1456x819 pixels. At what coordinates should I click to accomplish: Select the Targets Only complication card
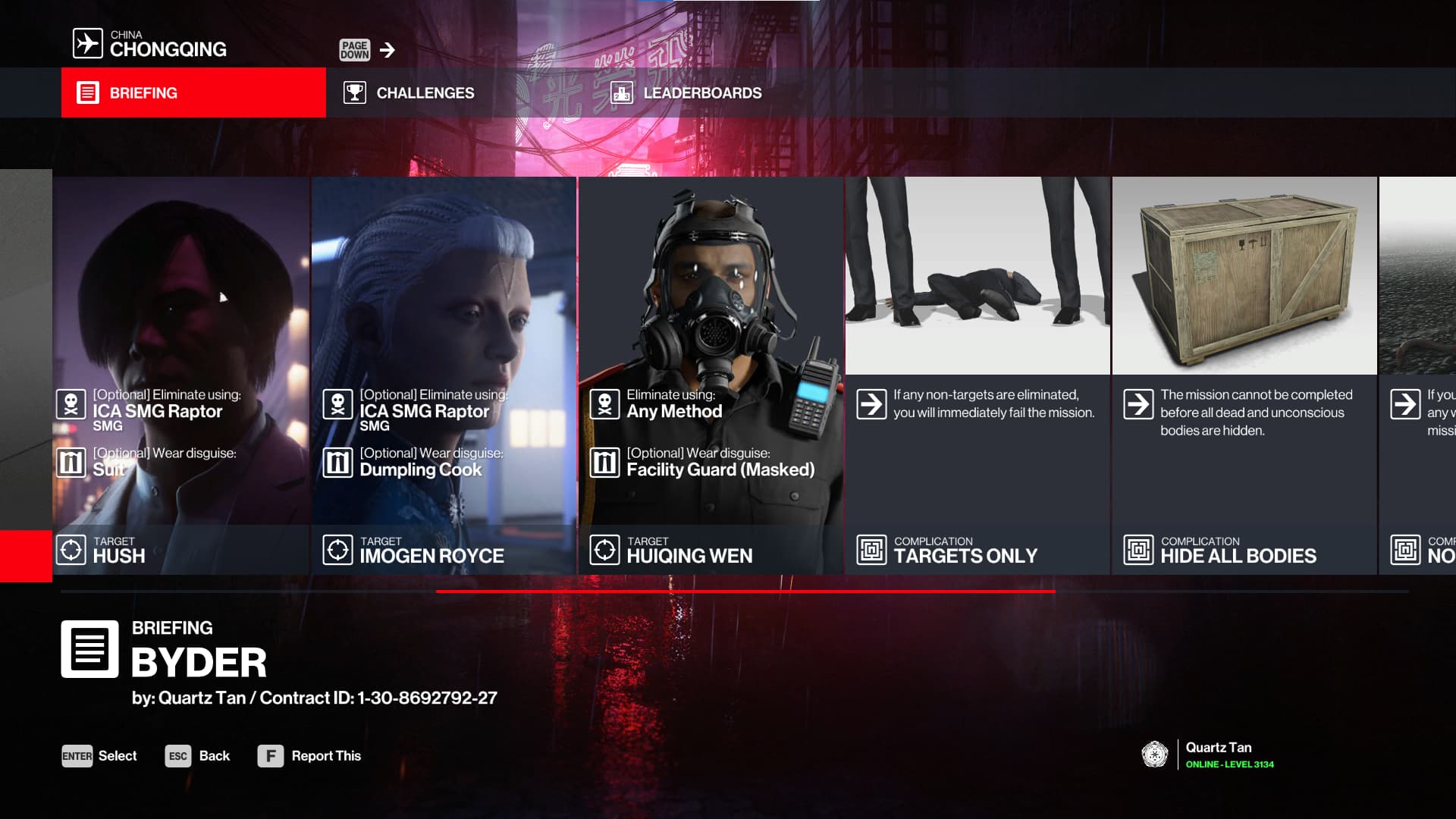click(977, 375)
